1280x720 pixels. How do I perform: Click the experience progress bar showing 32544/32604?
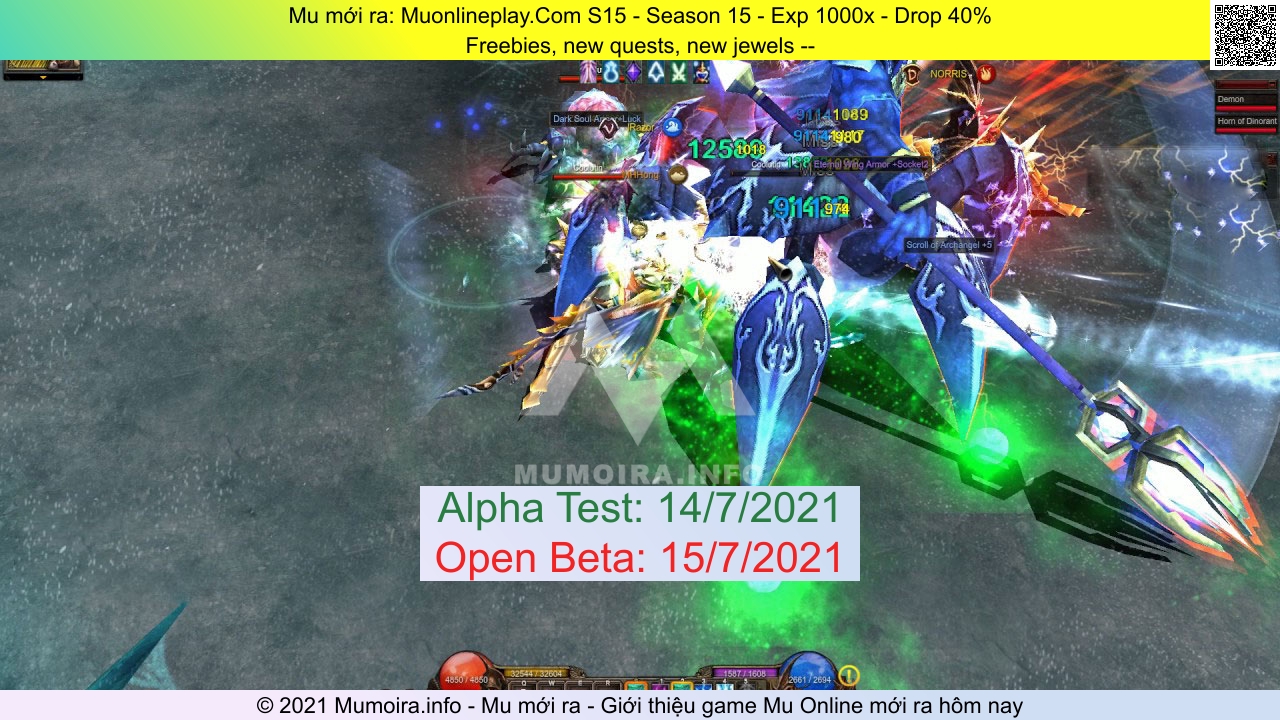point(539,673)
